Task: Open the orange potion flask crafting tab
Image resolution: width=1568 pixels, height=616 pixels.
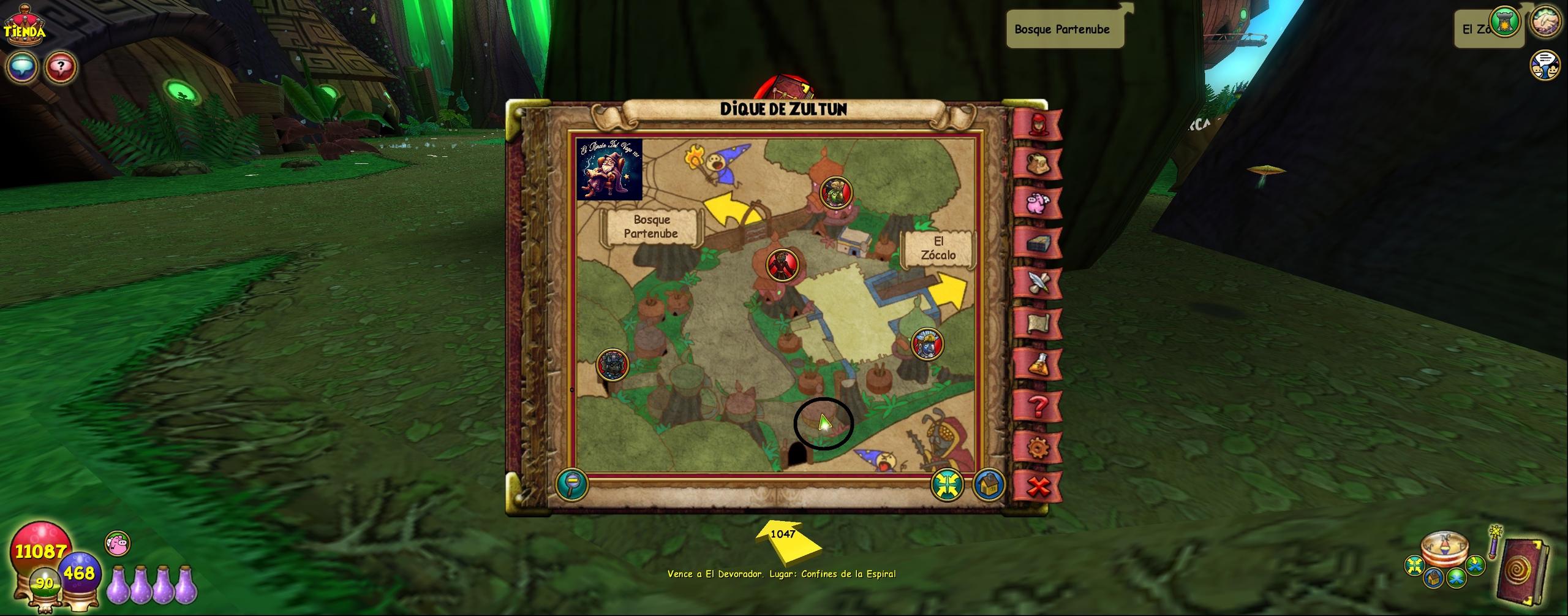Action: pos(1038,364)
